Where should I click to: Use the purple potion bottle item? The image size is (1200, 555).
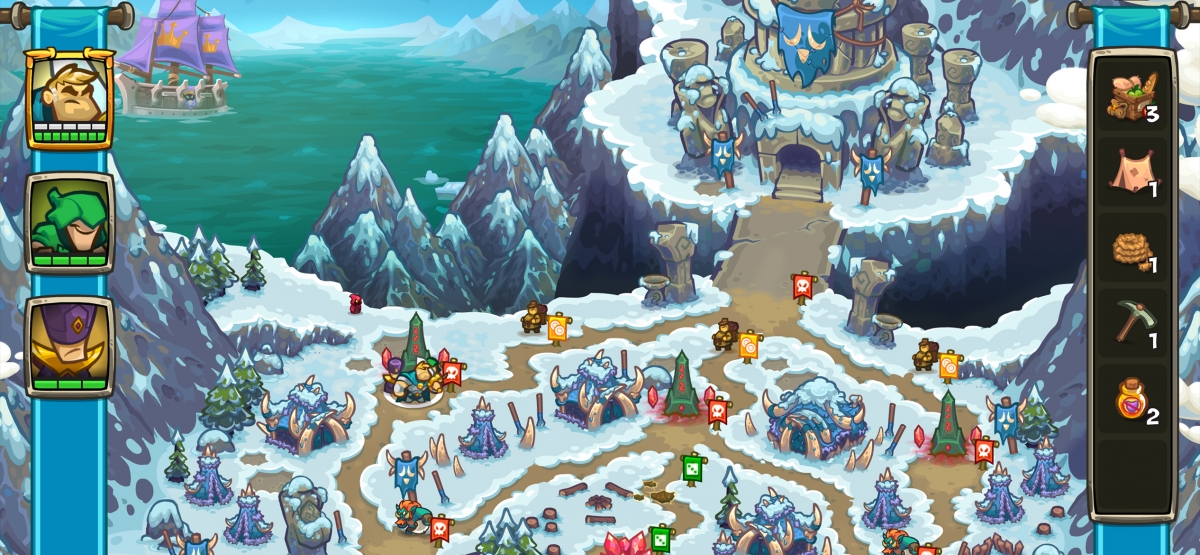pos(1132,402)
